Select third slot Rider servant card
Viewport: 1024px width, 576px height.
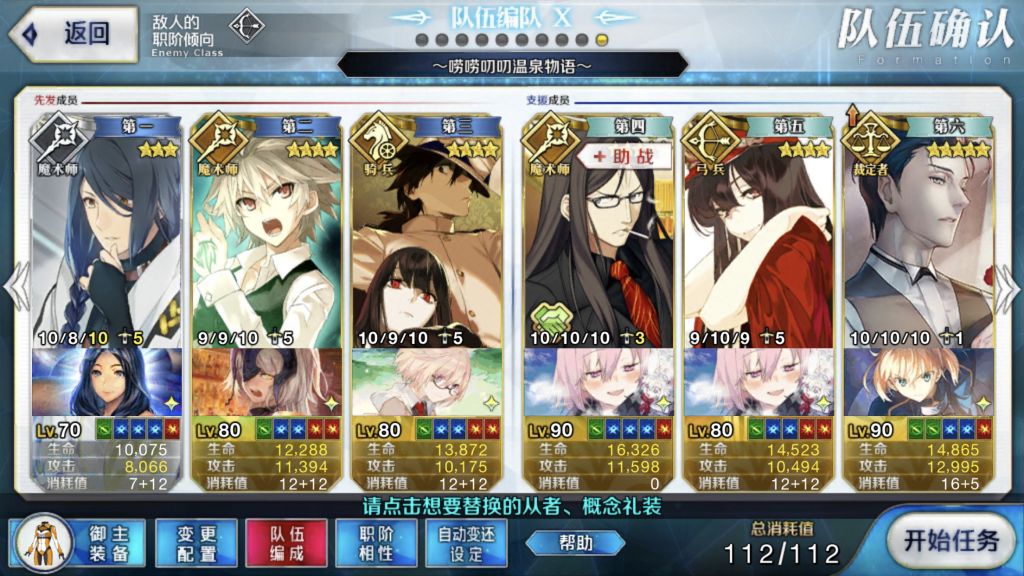426,230
